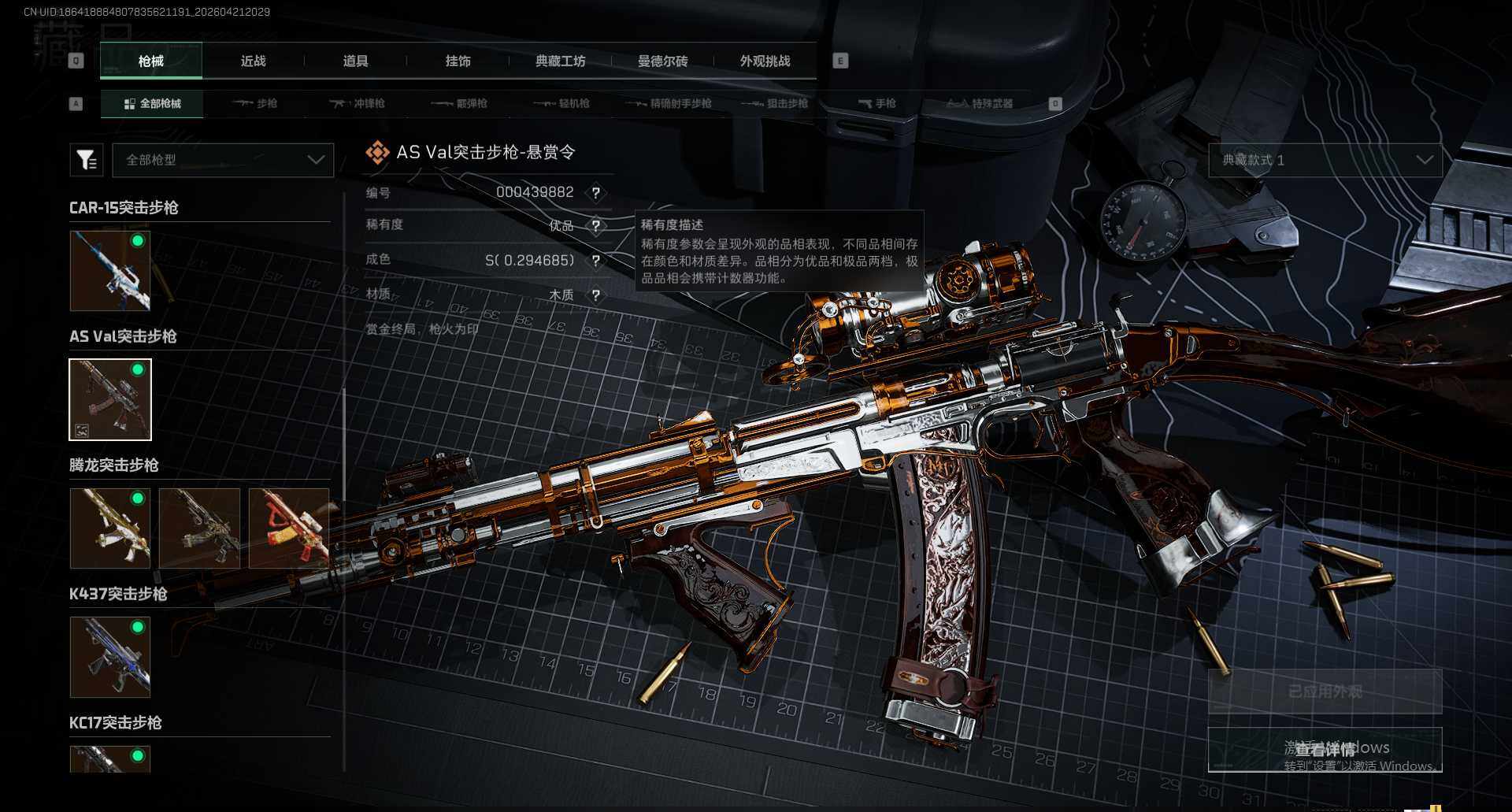Viewport: 1512px width, 812px height.
Task: Open the 曼德尔砖 tab
Action: 662,61
